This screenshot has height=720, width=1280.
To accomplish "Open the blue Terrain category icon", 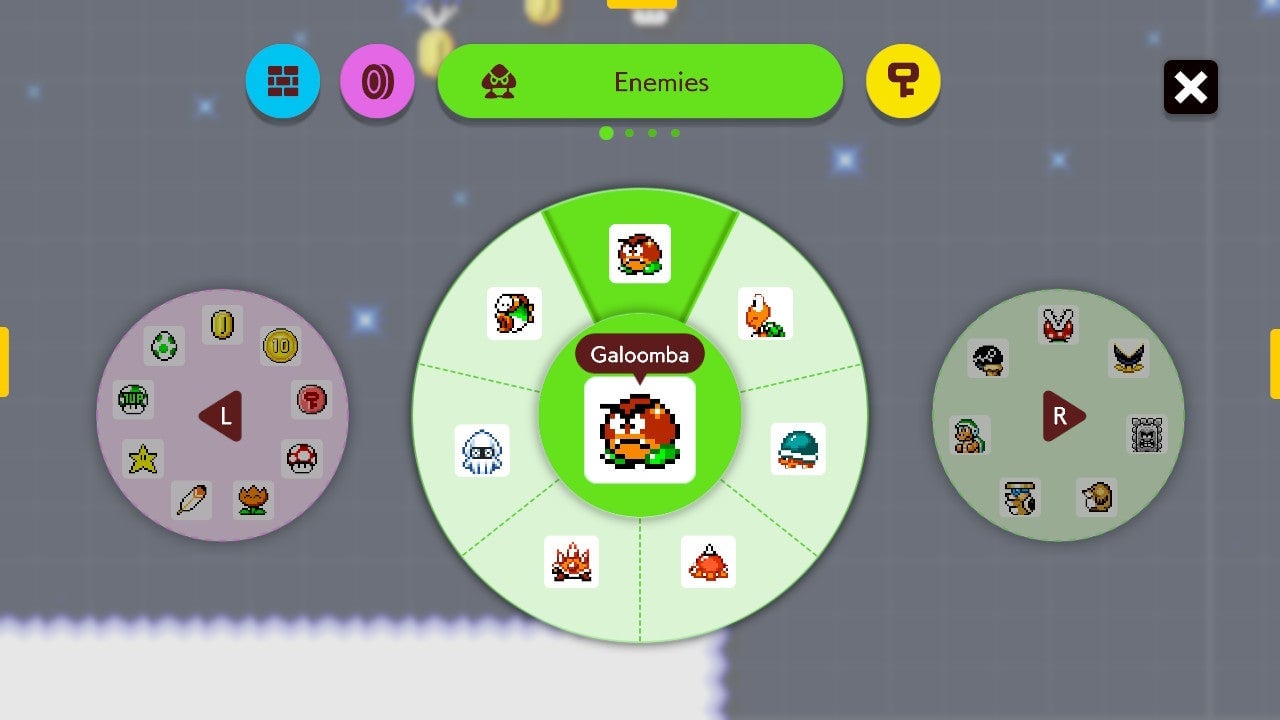I will click(283, 83).
